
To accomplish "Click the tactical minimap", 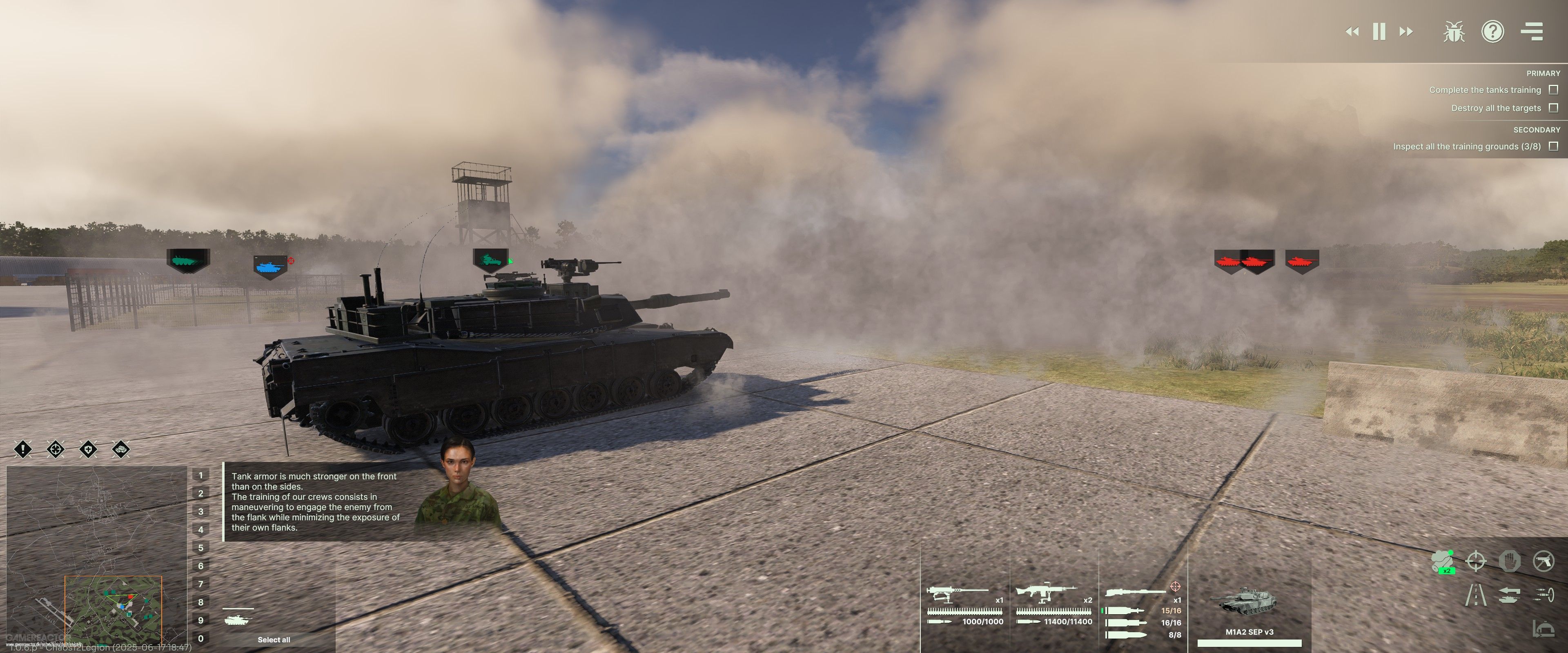I will pyautogui.click(x=96, y=554).
